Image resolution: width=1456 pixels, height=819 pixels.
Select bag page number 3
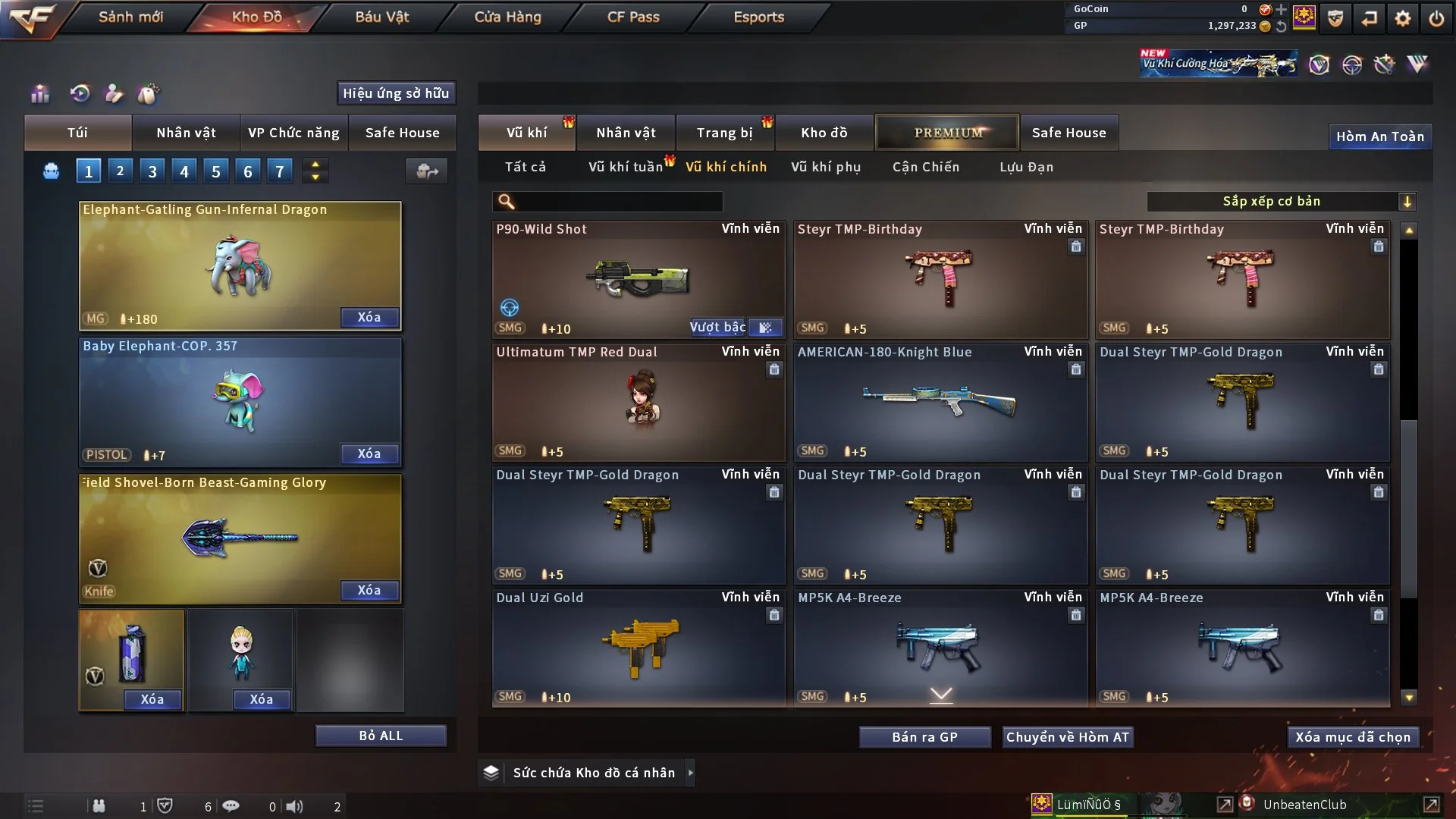(152, 171)
